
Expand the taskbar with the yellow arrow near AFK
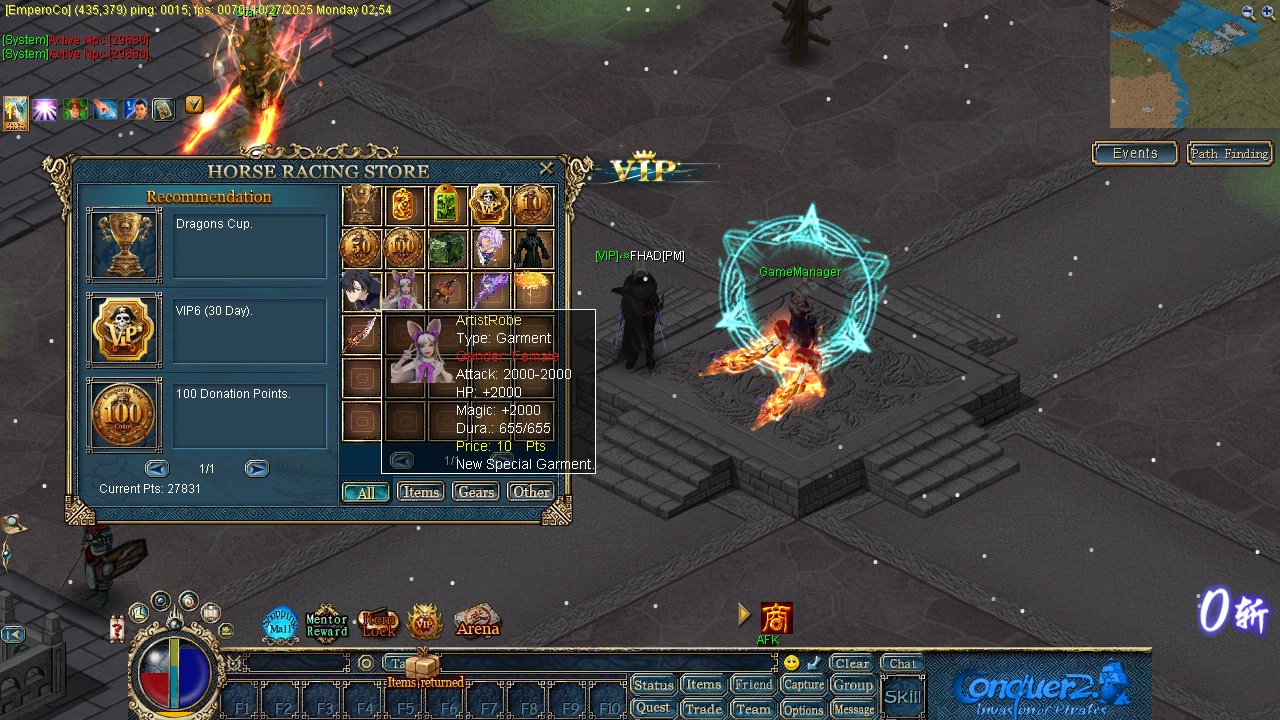click(744, 614)
